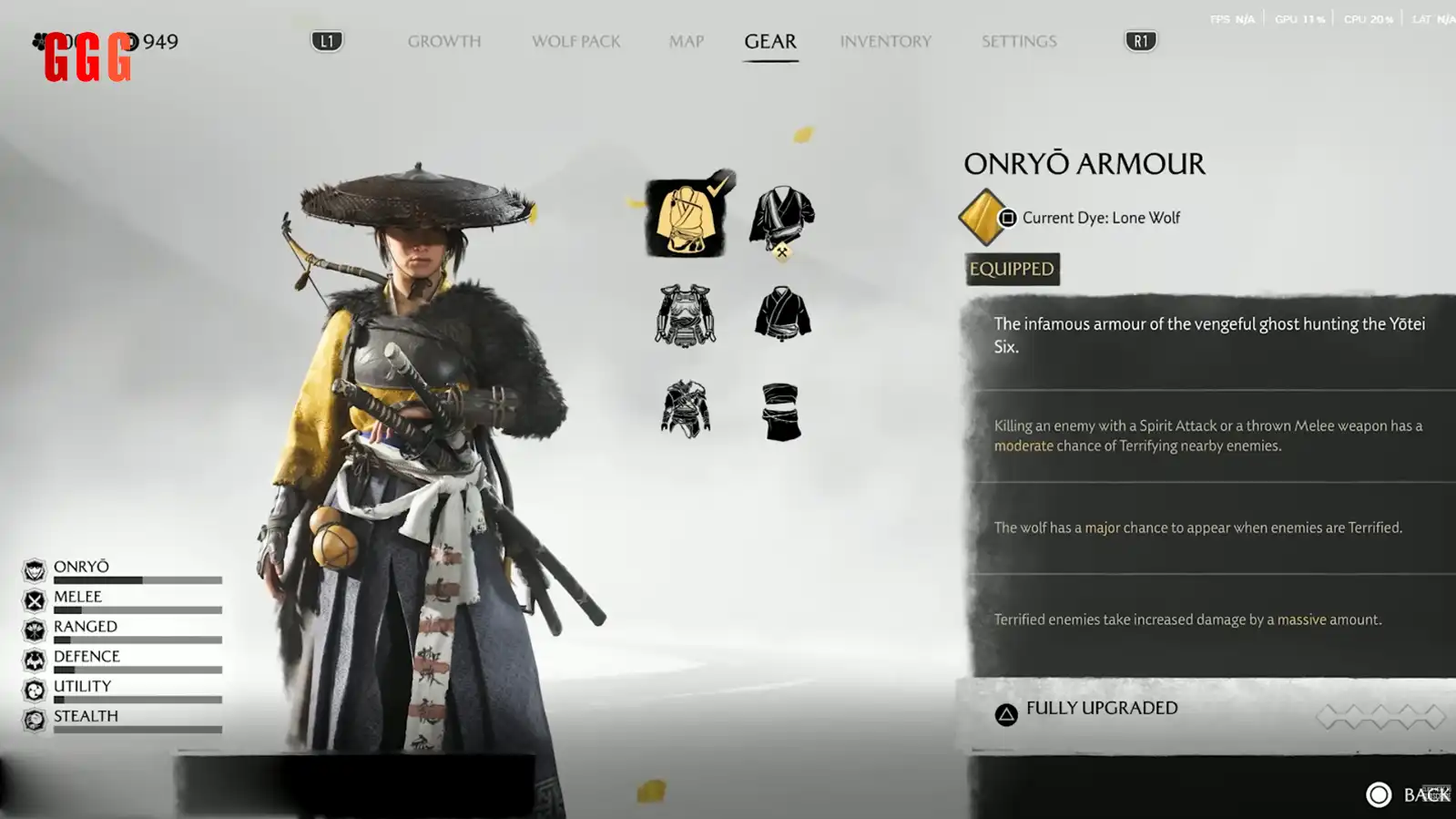This screenshot has width=1456, height=819.
Task: Choose the black robe with crossed-hammers badge
Action: point(781,220)
